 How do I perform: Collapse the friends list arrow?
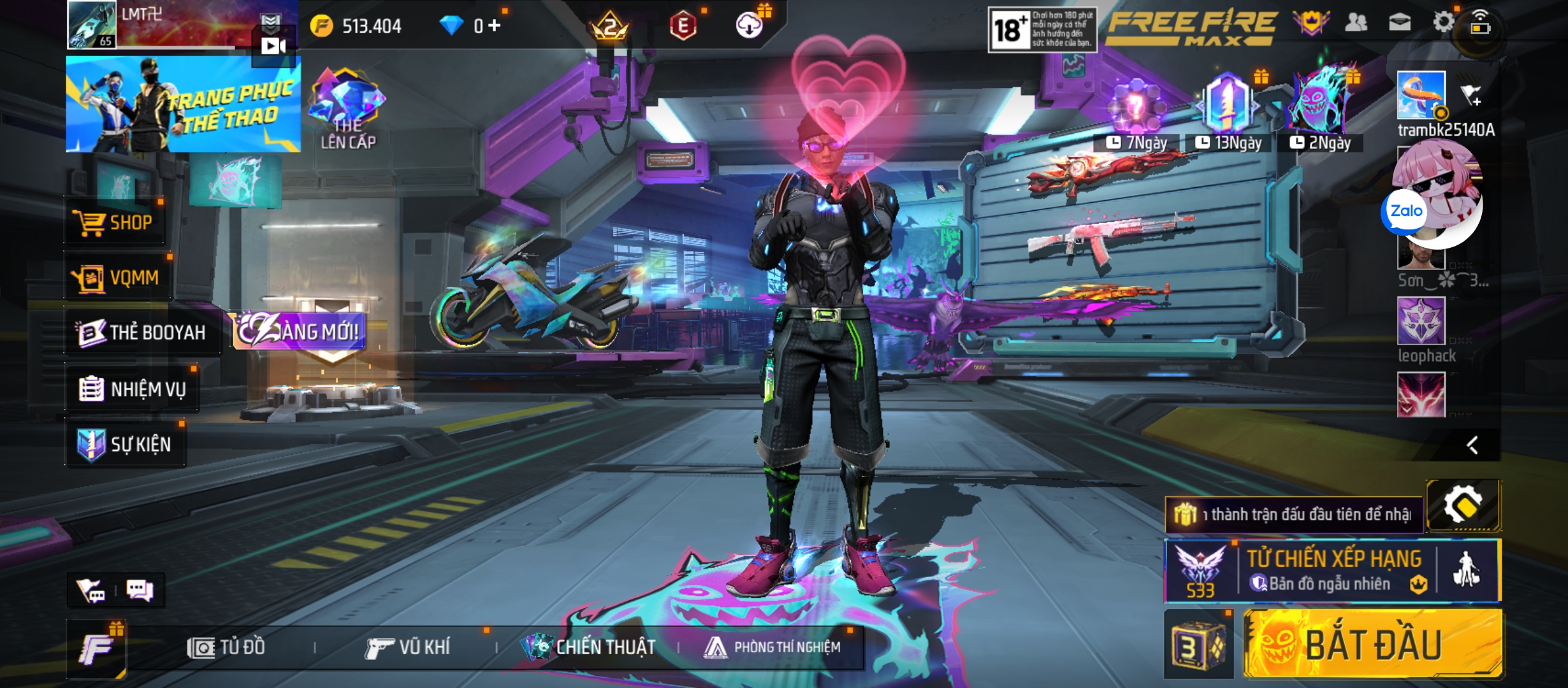(x=1472, y=445)
